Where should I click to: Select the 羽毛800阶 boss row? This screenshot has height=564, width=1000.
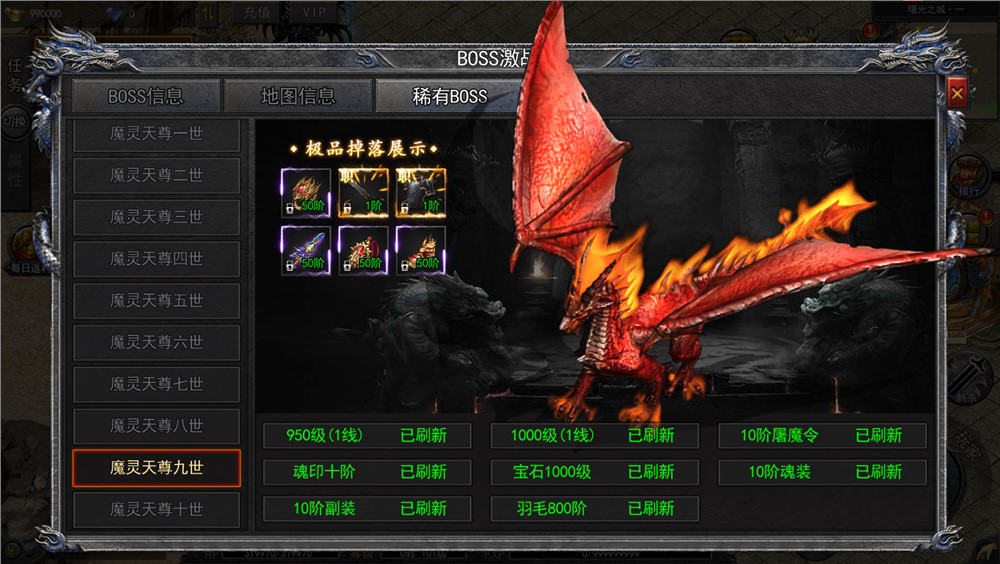(x=594, y=509)
